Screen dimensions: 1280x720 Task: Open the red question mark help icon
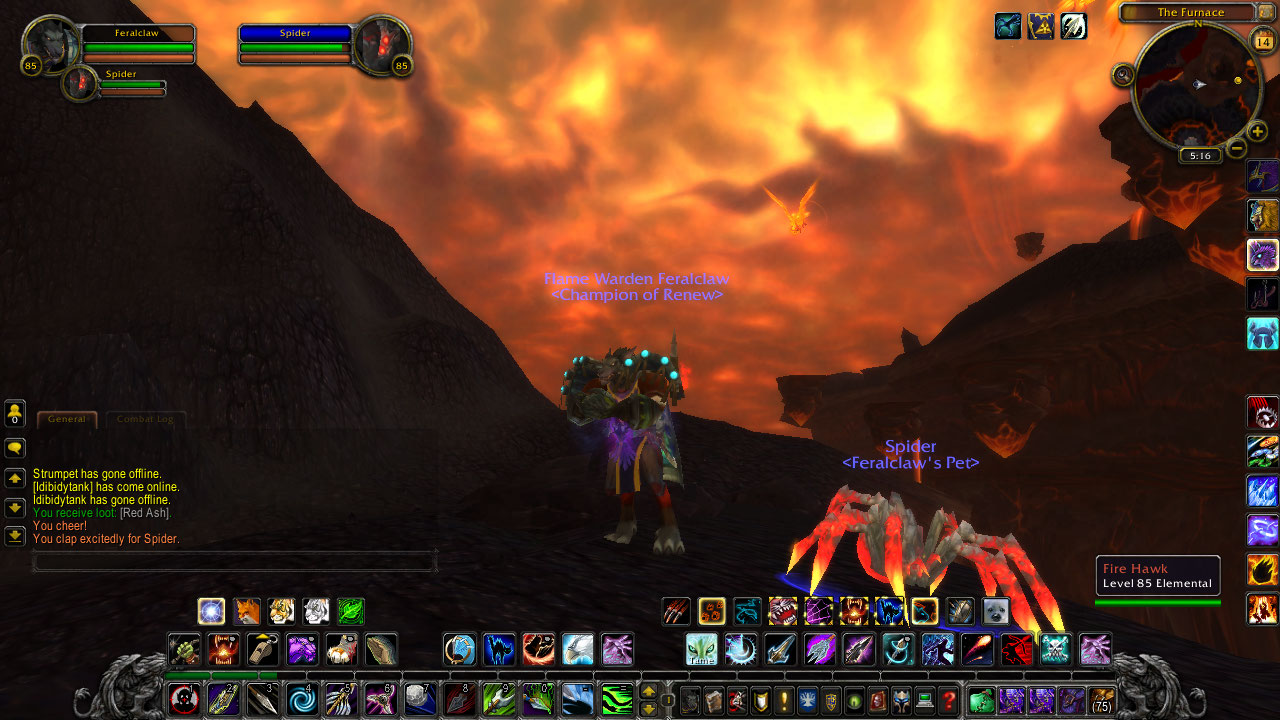tap(949, 700)
